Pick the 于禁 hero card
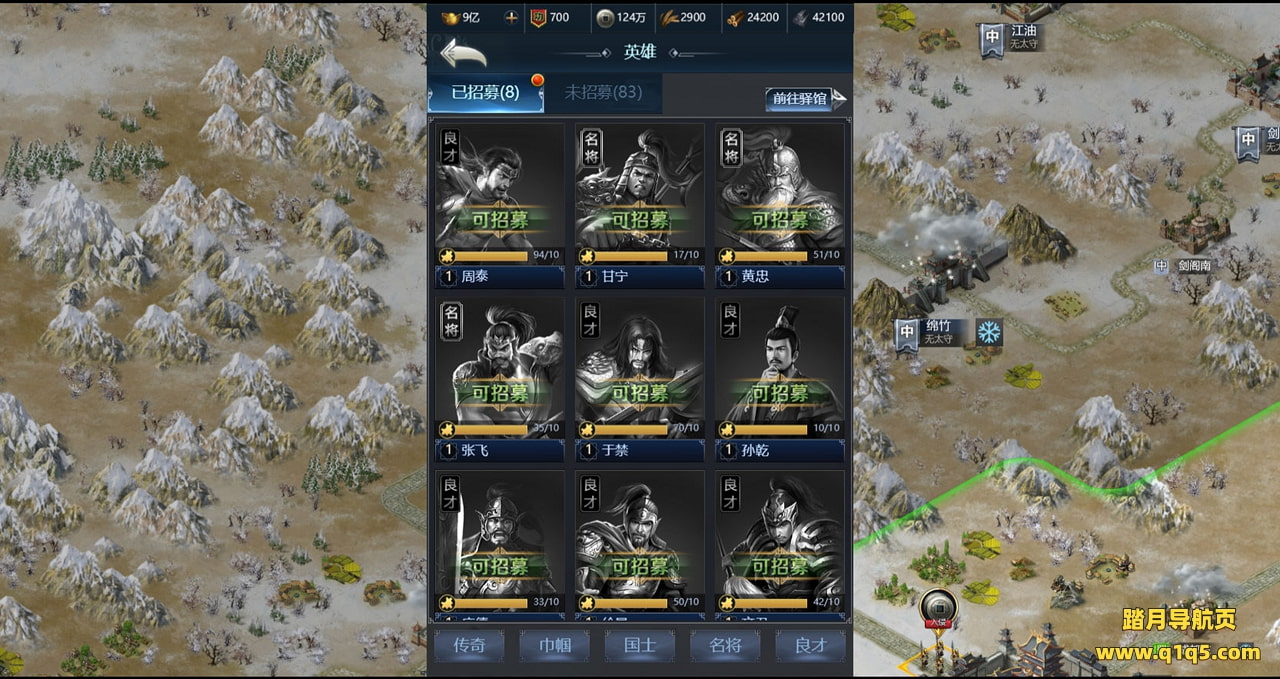 tap(640, 370)
